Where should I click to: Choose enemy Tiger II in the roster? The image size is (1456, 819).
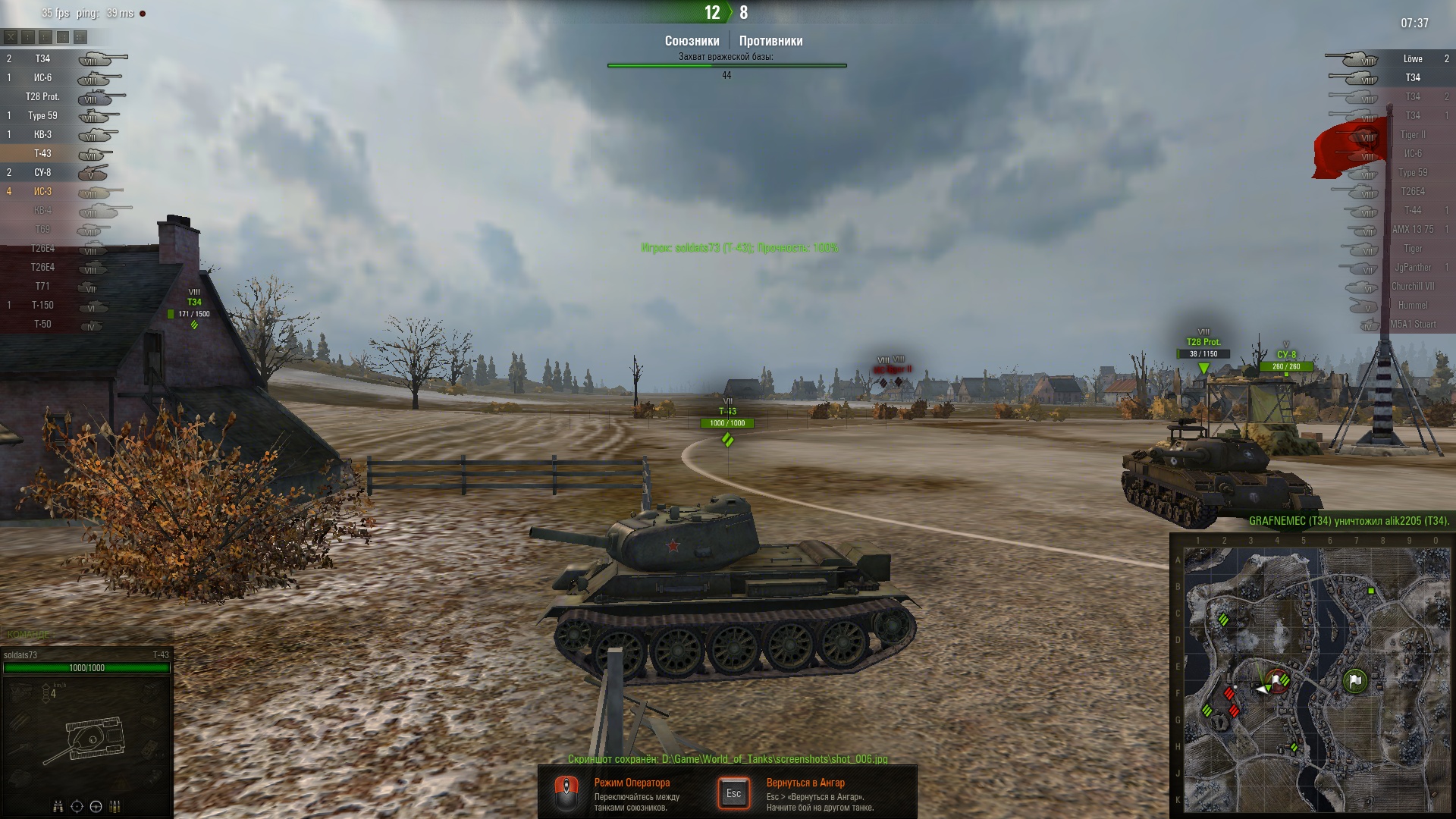[1412, 135]
